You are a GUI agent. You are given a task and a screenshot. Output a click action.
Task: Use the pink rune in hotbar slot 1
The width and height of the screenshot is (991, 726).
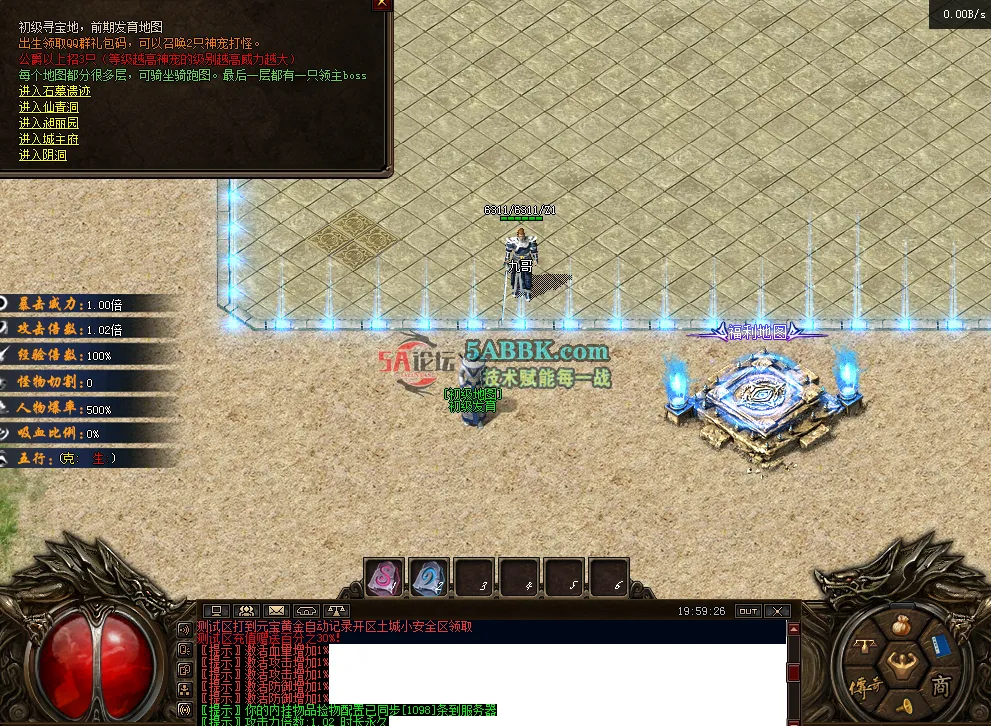(383, 577)
